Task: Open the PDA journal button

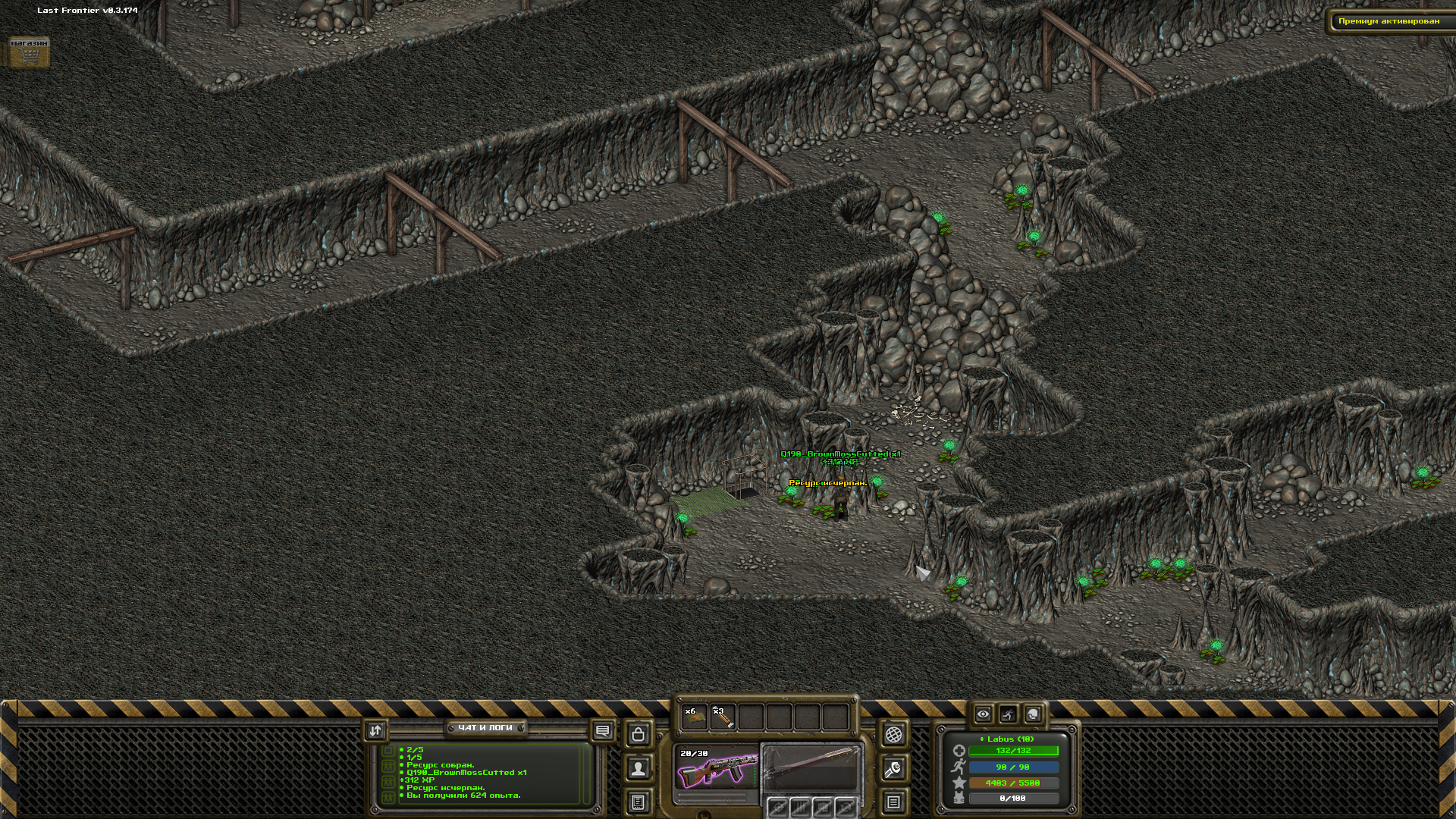Action: 639,802
